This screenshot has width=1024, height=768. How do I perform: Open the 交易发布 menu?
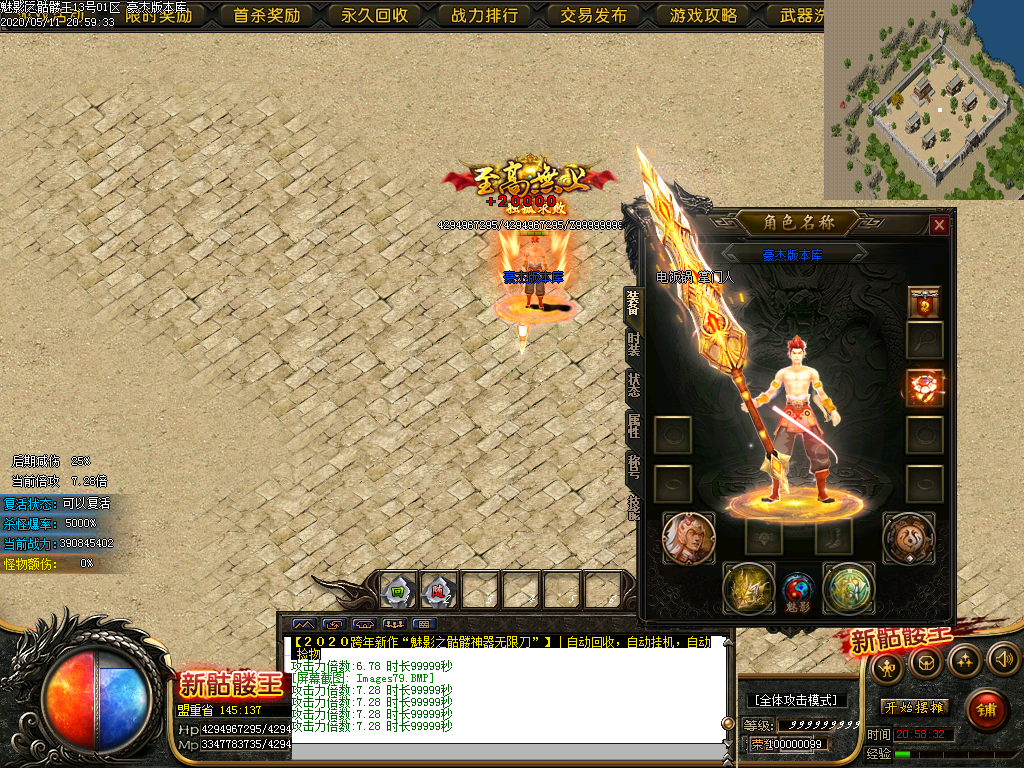[x=593, y=15]
